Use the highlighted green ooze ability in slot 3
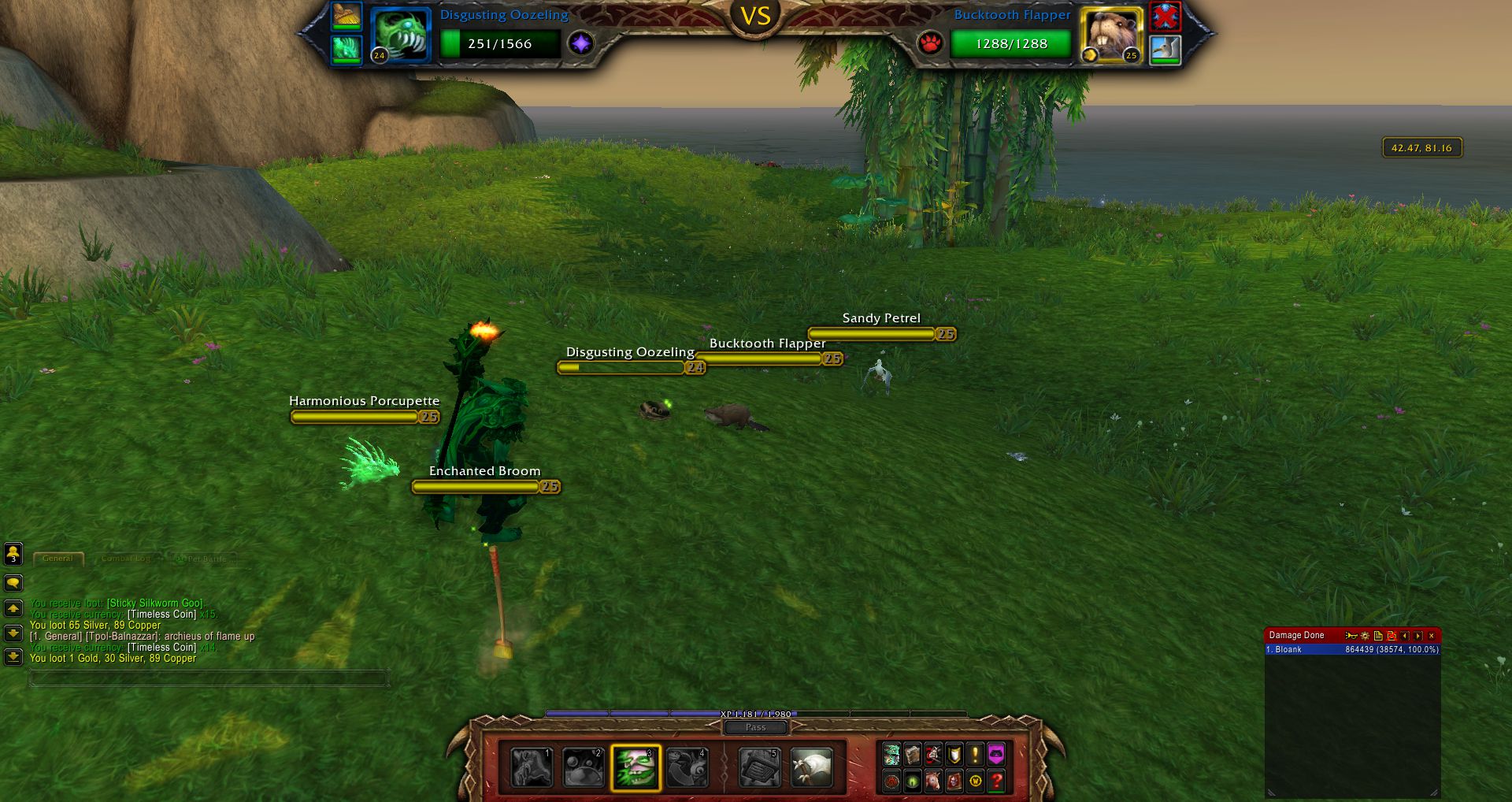This screenshot has height=802, width=1512. pyautogui.click(x=636, y=768)
